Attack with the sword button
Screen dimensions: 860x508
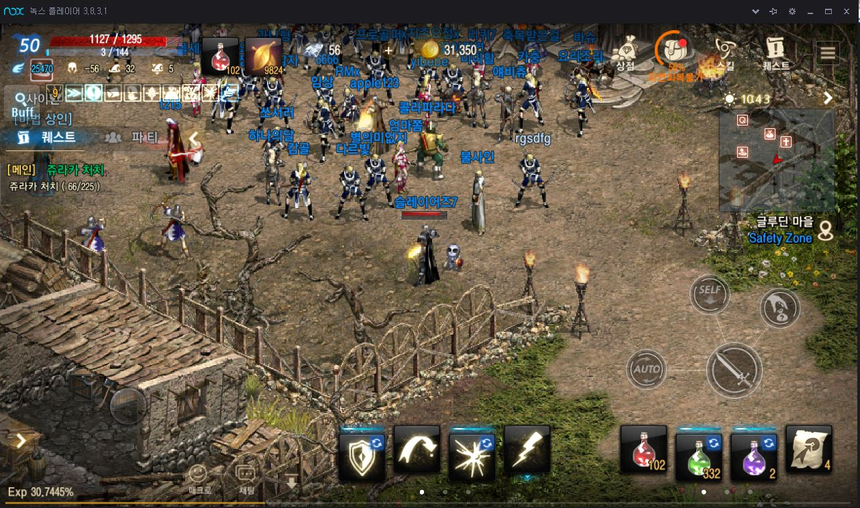coord(734,370)
